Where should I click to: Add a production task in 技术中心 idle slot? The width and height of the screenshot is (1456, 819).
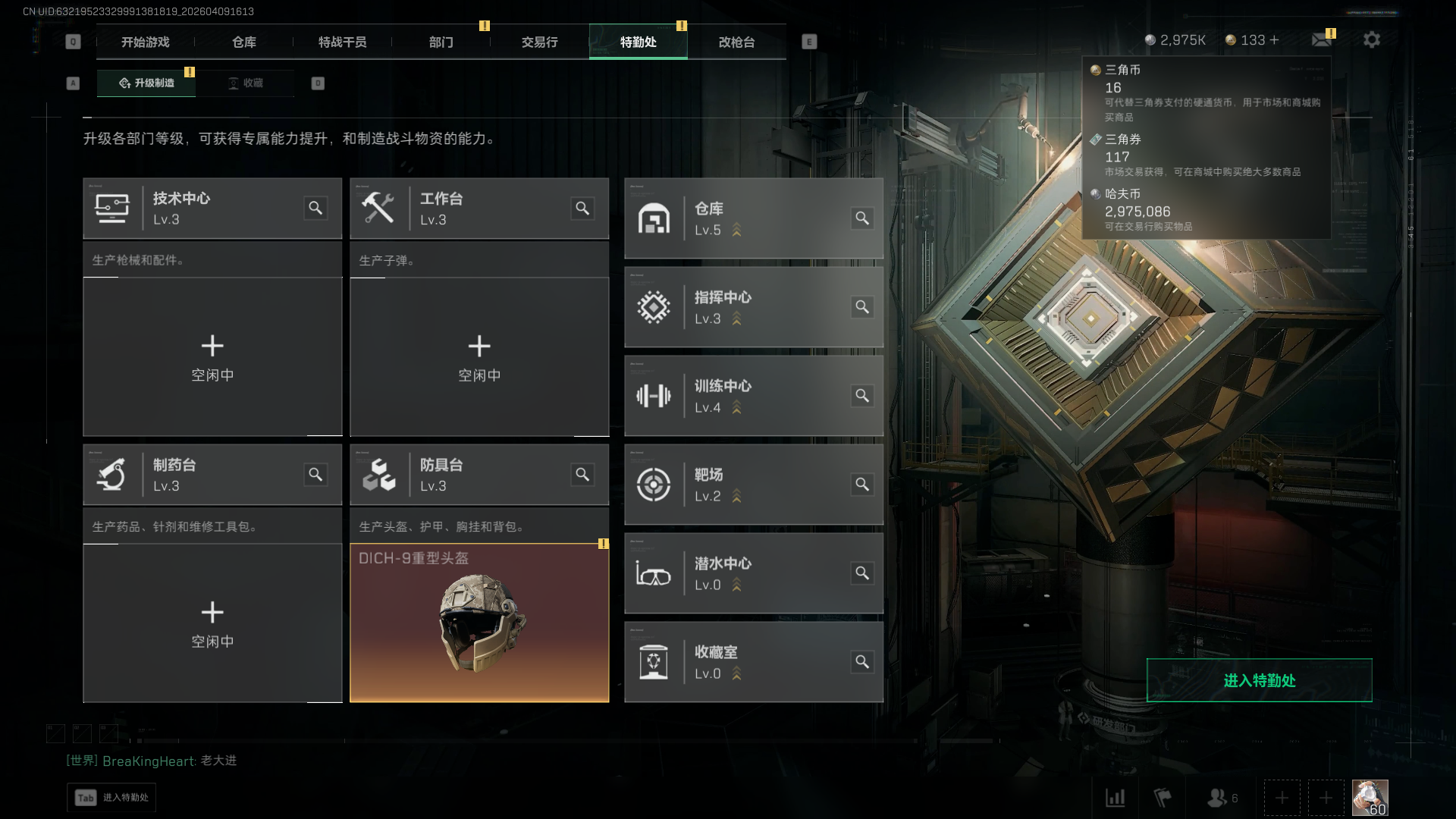pyautogui.click(x=212, y=356)
